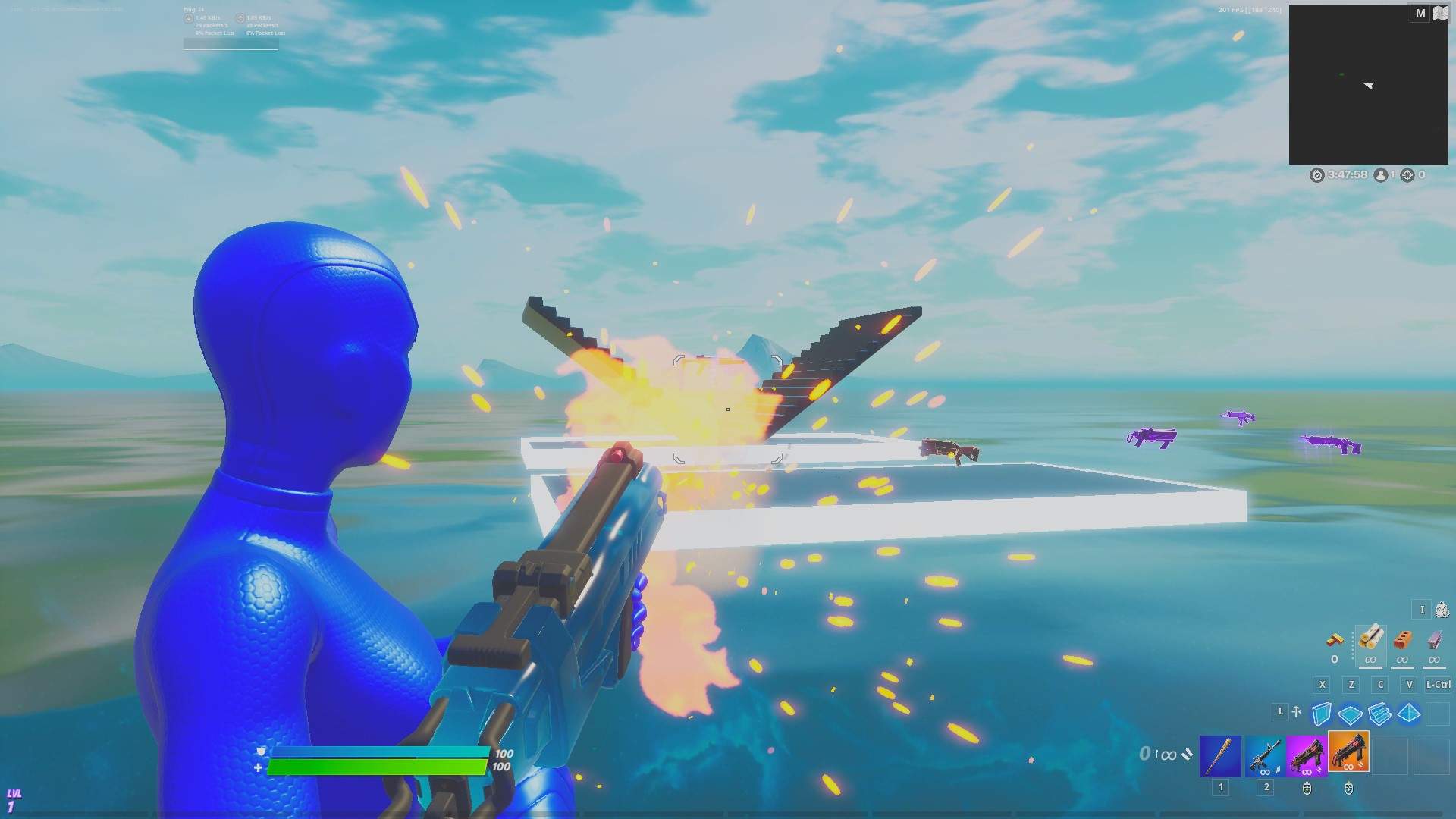Image resolution: width=1456 pixels, height=819 pixels.
Task: Click the M keybind button on the minimap
Action: pos(1419,13)
